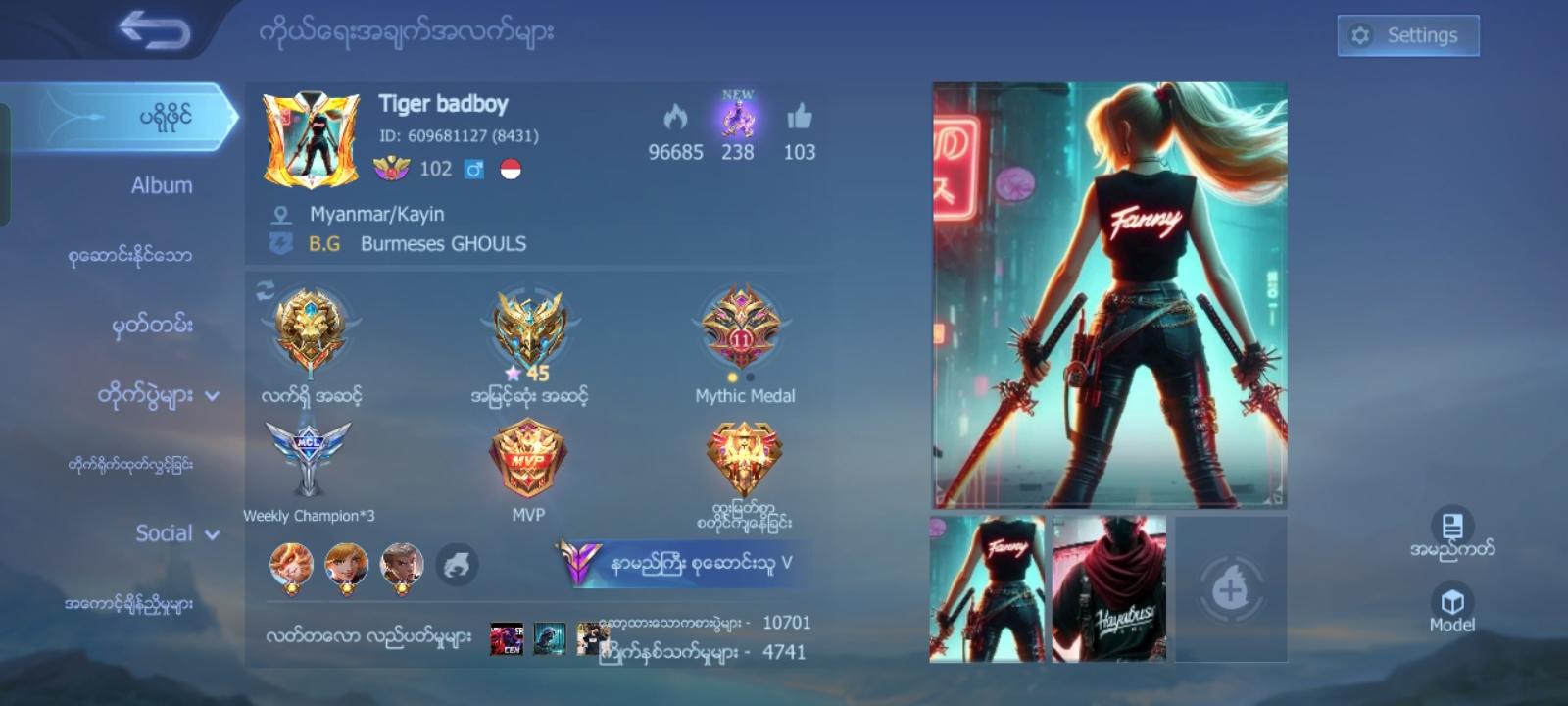
Task: Open the new hero icon showing 238
Action: (x=737, y=120)
